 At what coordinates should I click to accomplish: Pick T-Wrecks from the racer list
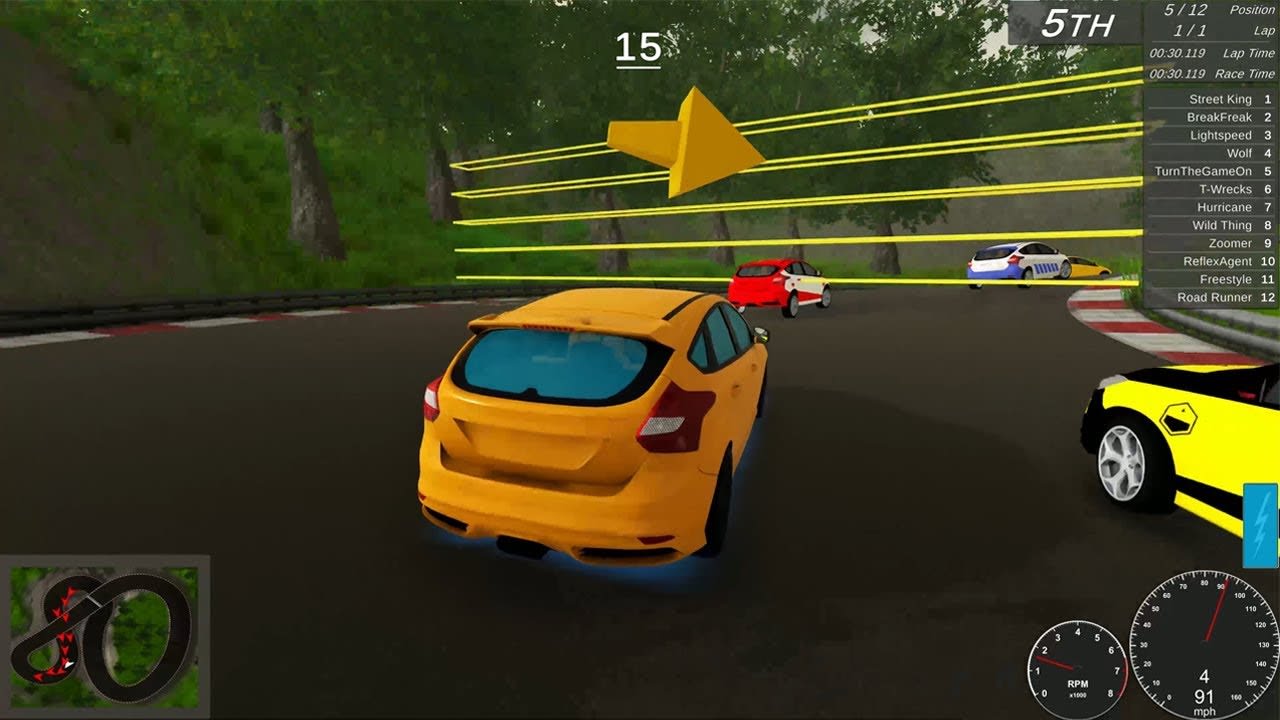1212,189
